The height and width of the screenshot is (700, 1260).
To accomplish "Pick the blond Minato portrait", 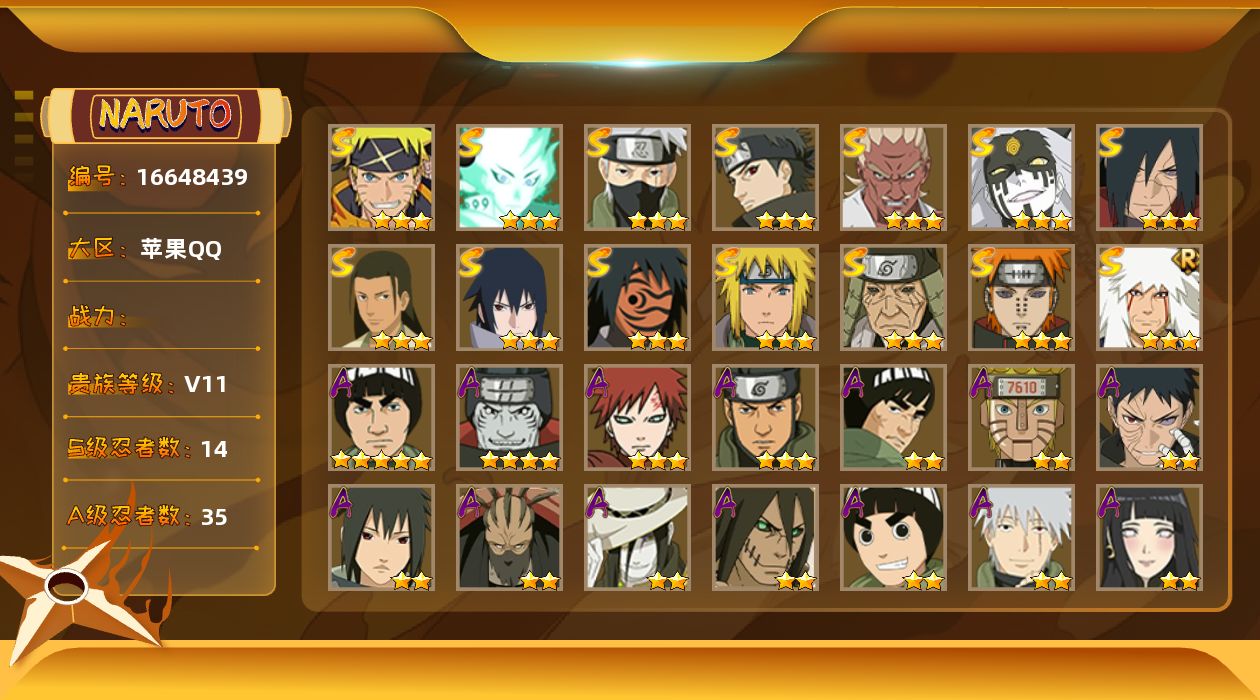I will tap(765, 298).
